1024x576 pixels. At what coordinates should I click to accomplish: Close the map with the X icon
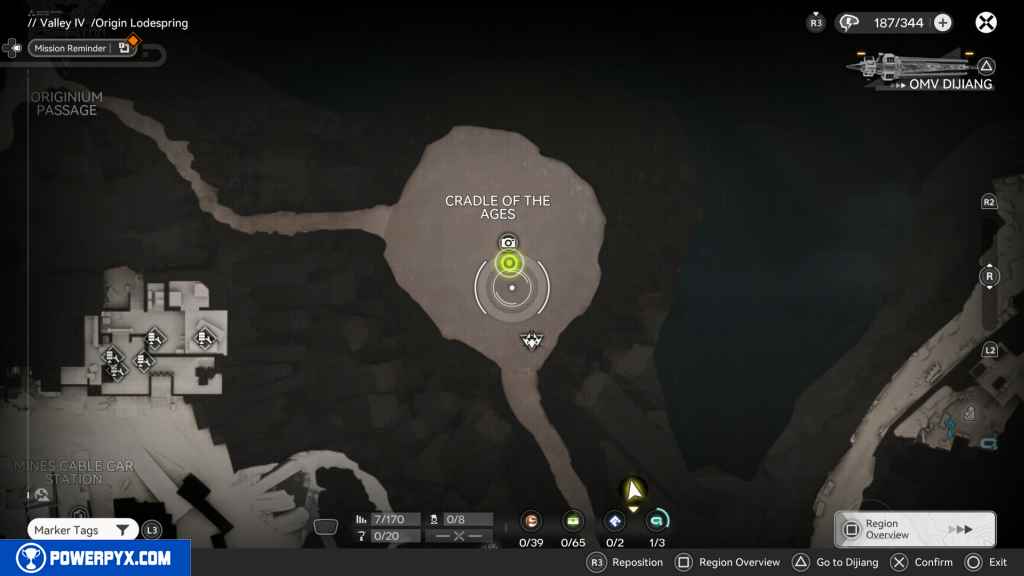point(986,22)
